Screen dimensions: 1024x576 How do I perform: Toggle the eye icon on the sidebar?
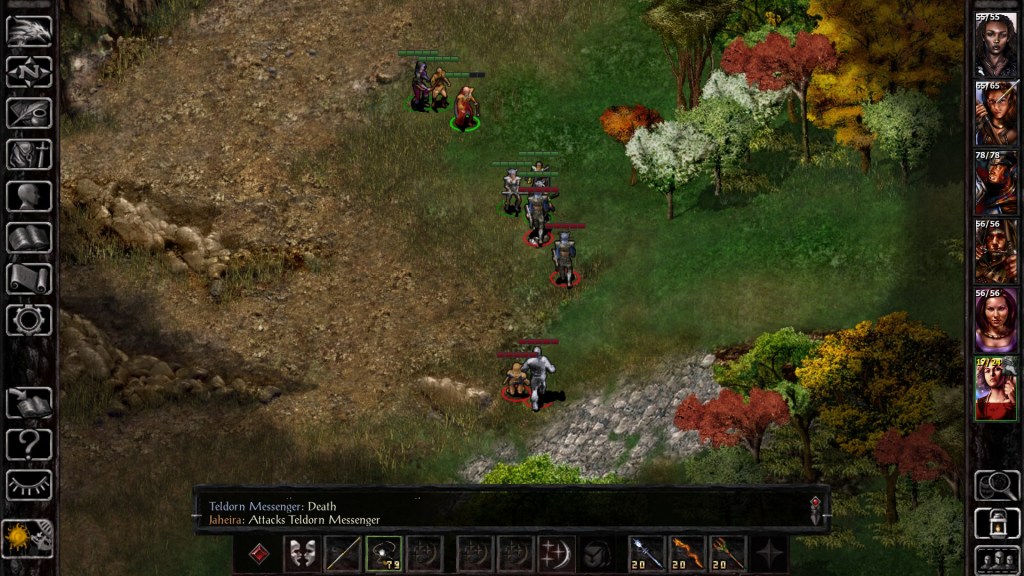click(29, 485)
